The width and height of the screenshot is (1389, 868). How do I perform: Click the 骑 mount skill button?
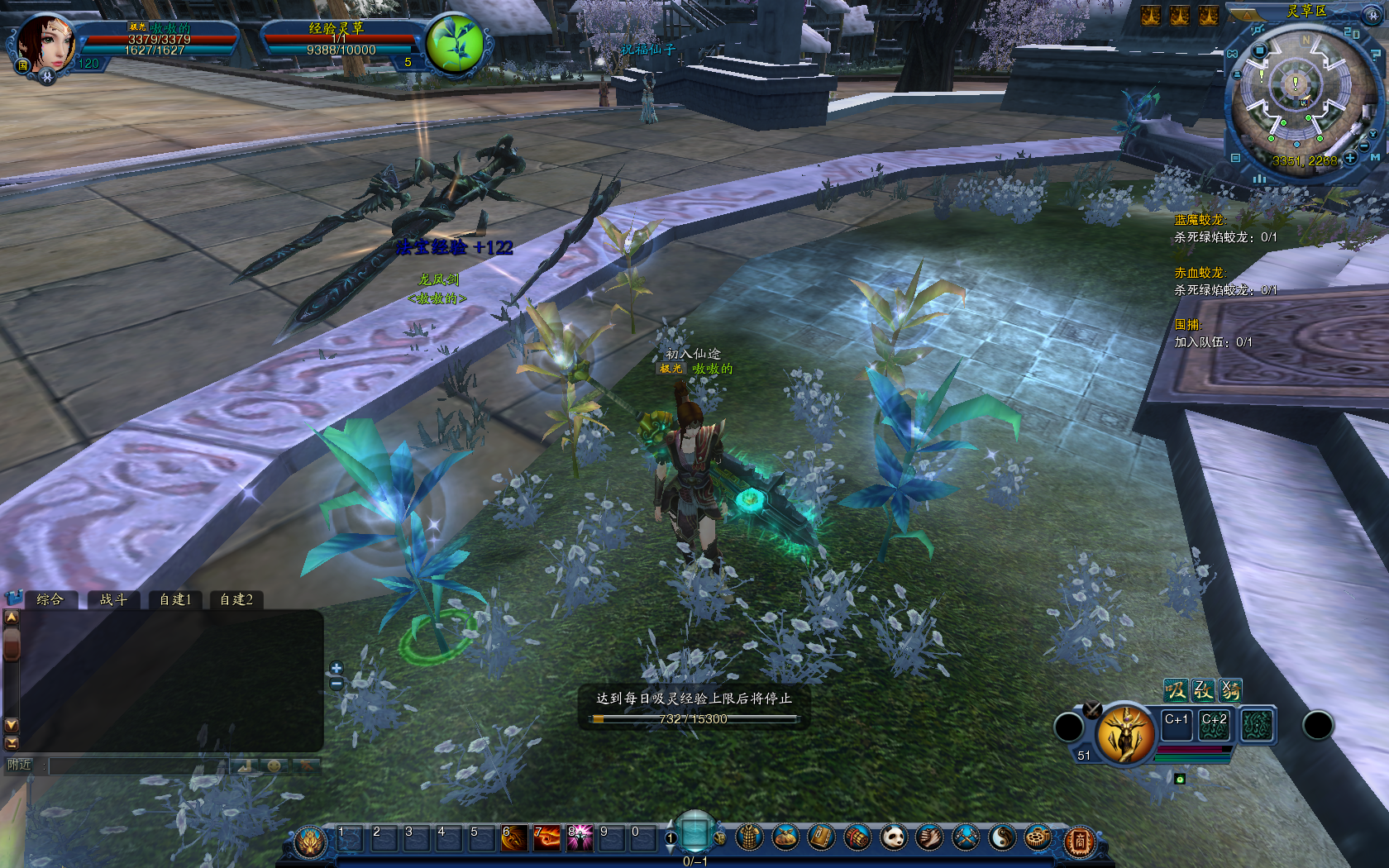(x=1230, y=689)
